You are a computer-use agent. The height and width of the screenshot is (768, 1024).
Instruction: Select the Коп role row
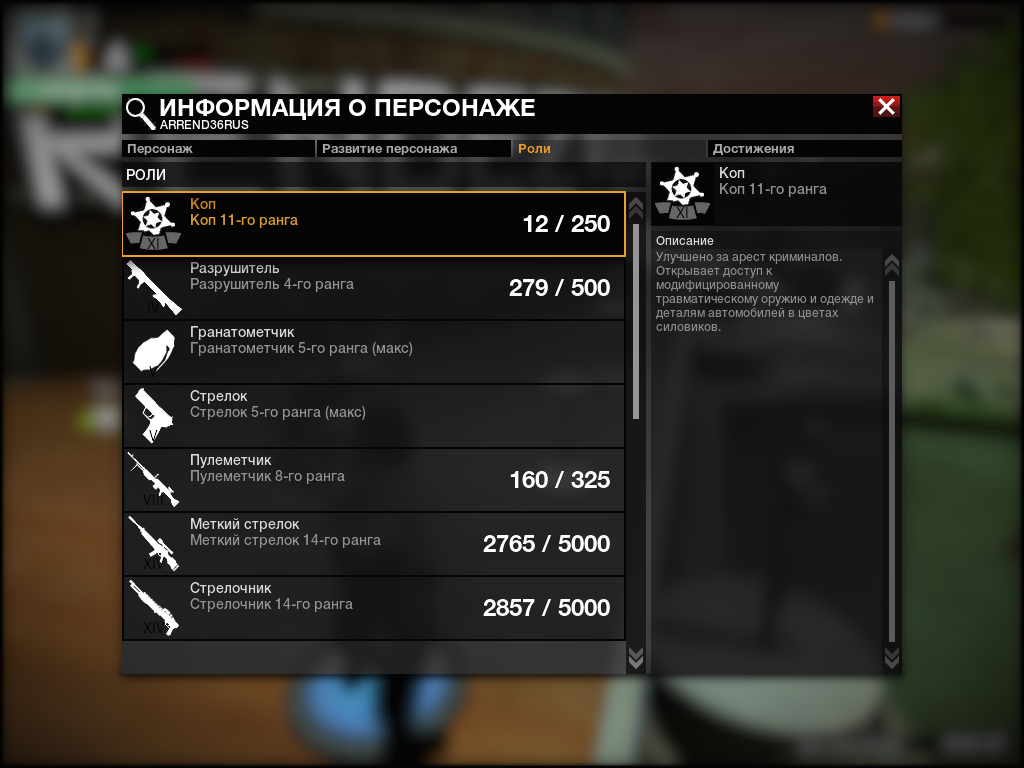click(x=373, y=224)
